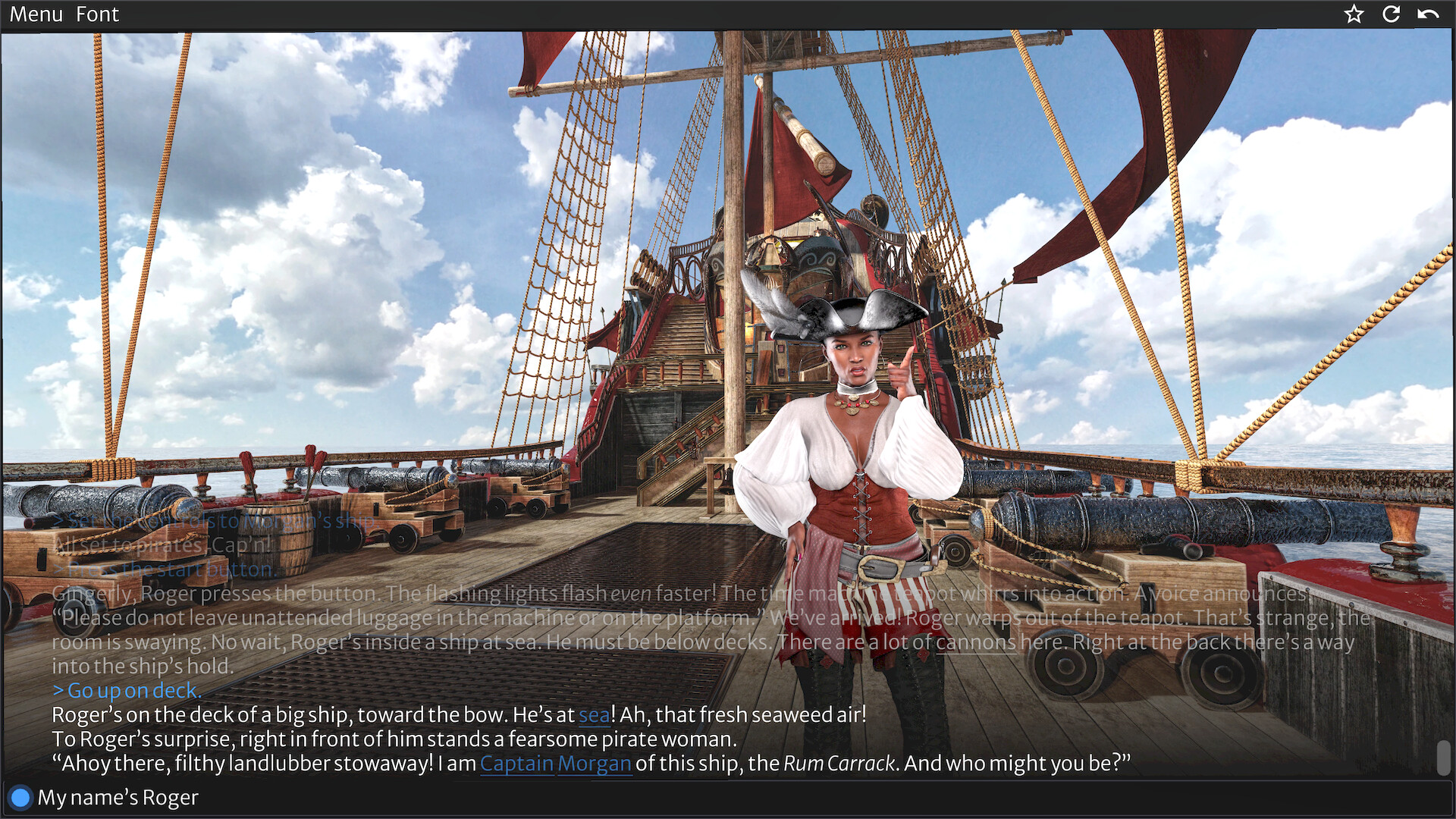The image size is (1456, 819).
Task: Click the refresh icon to retry the response
Action: [x=1392, y=14]
